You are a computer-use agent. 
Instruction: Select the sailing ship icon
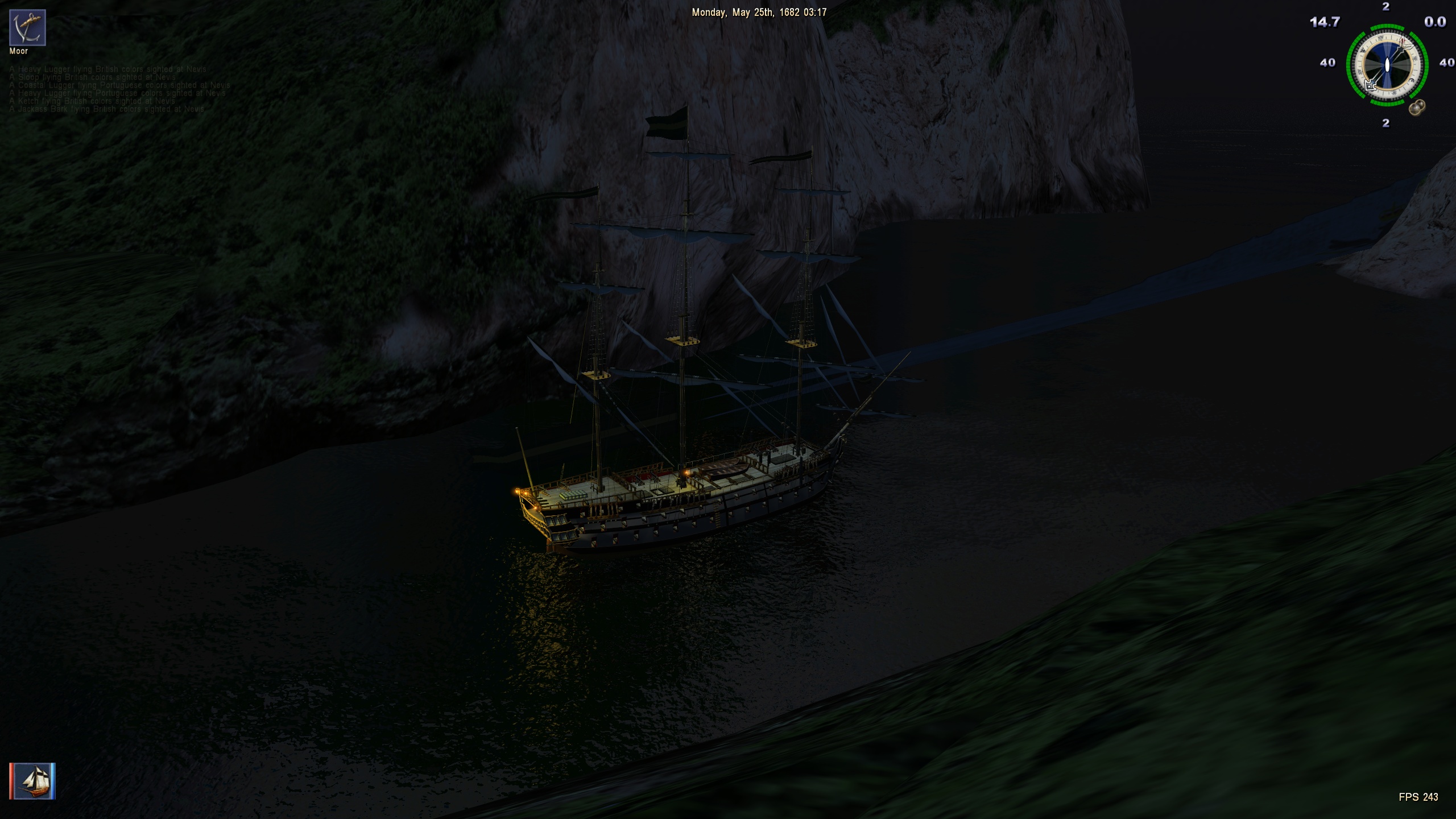point(32,781)
